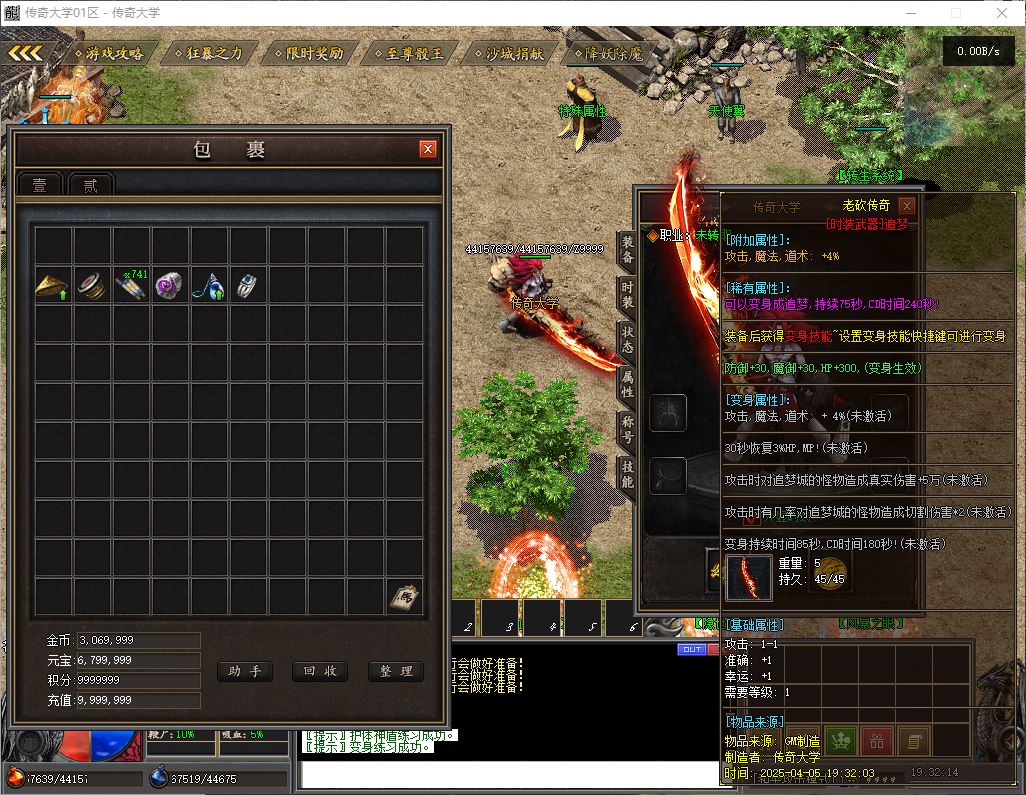The height and width of the screenshot is (795, 1026).
Task: Select the straw hat item slot
Action: tap(53, 286)
